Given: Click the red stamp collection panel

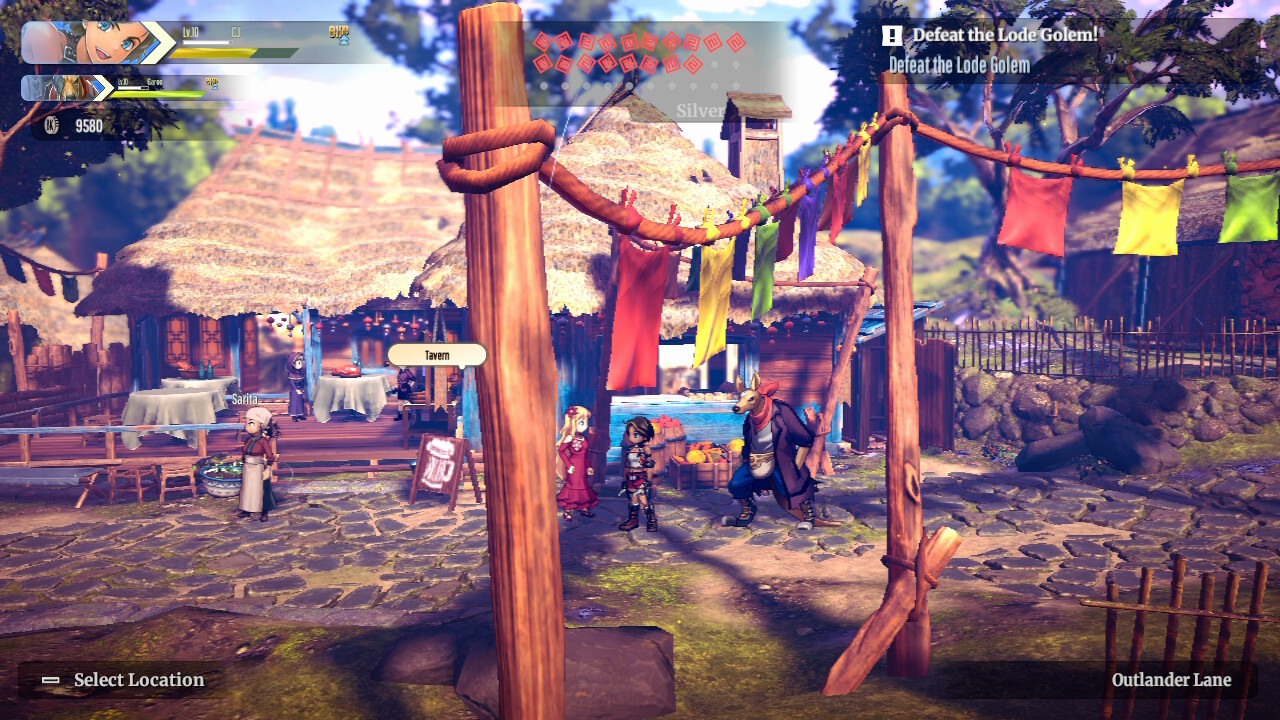Looking at the screenshot, I should (x=638, y=54).
